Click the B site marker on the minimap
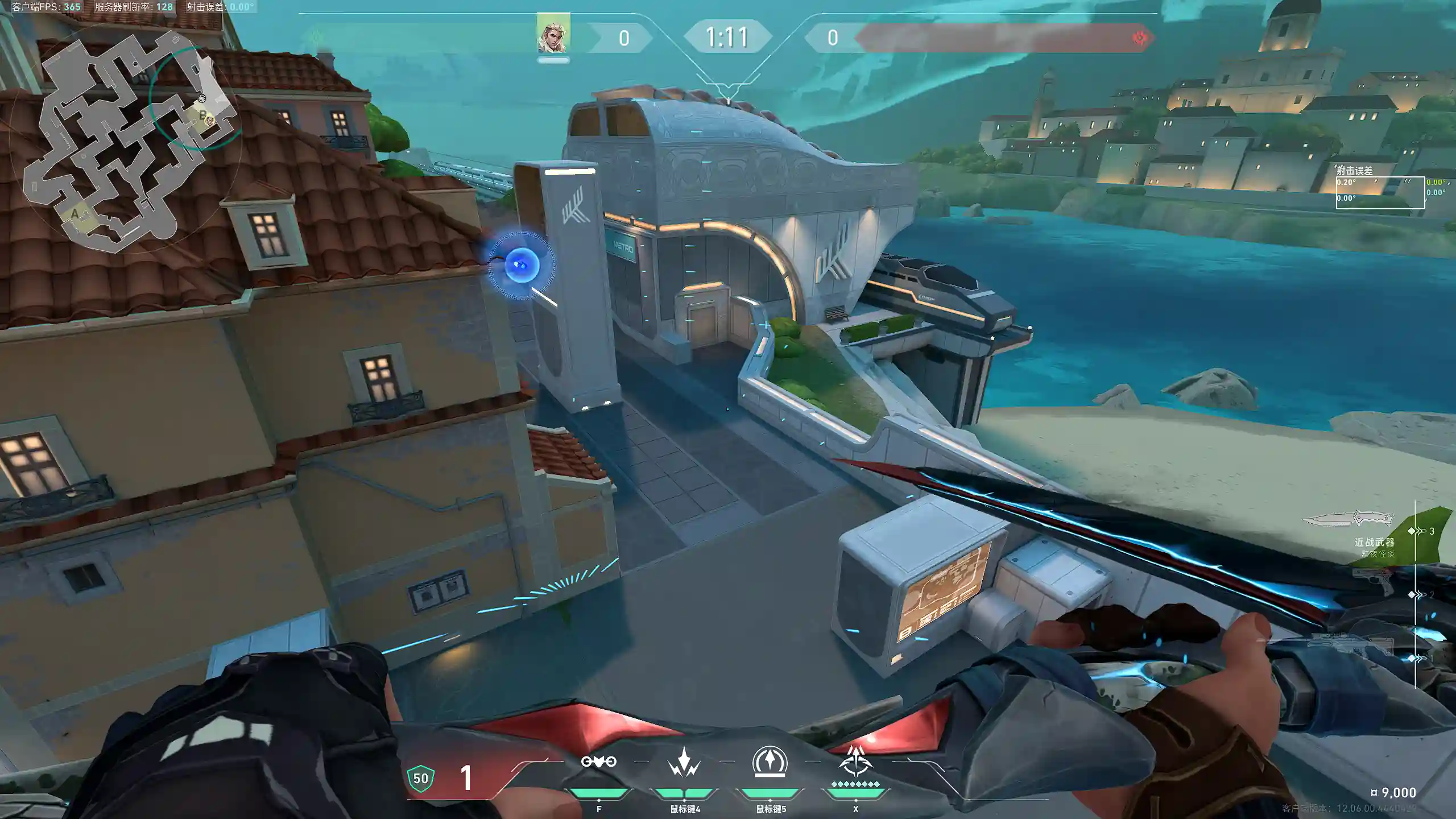 coord(202,115)
